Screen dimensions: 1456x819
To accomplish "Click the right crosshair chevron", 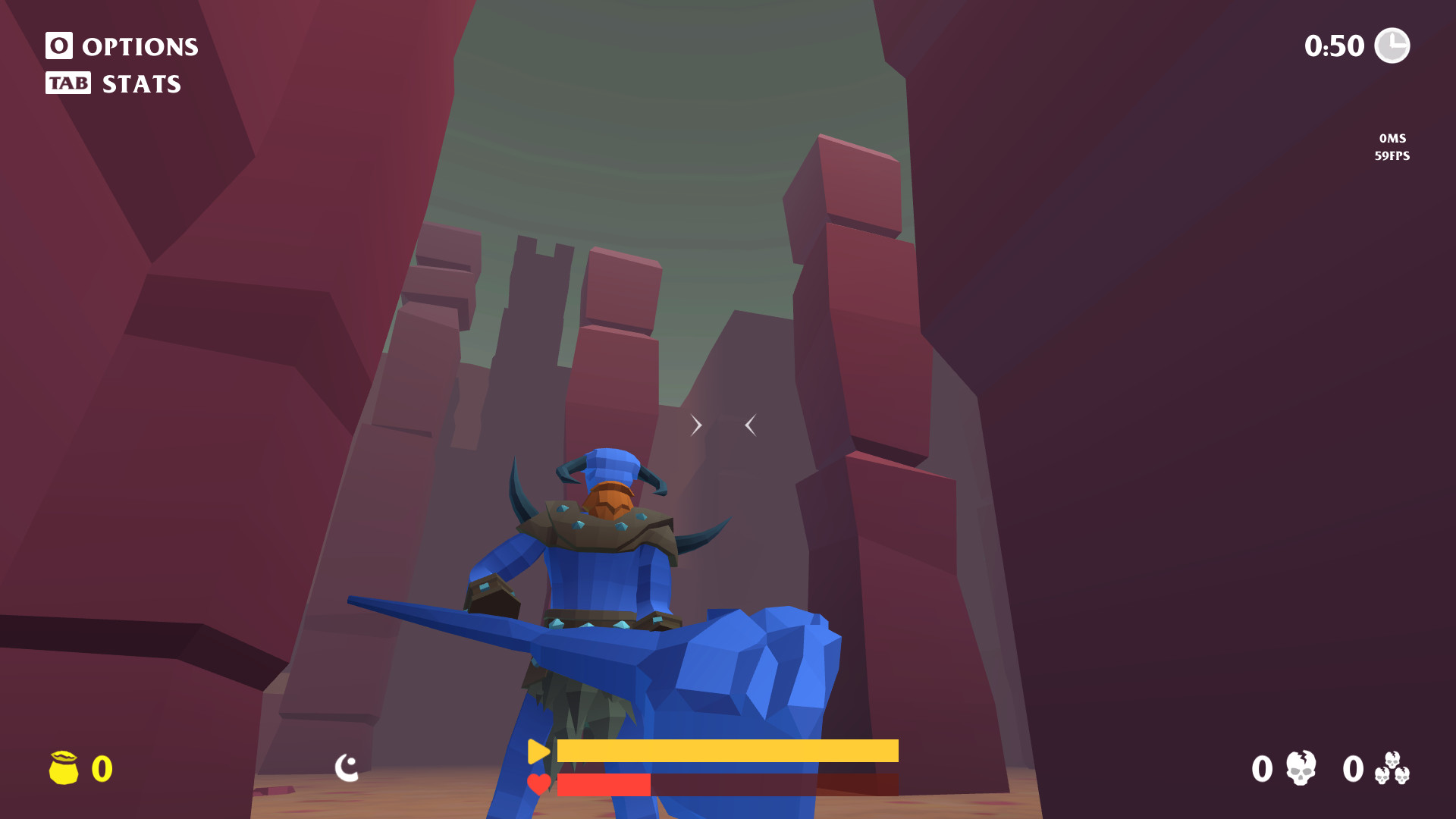I will 750,425.
